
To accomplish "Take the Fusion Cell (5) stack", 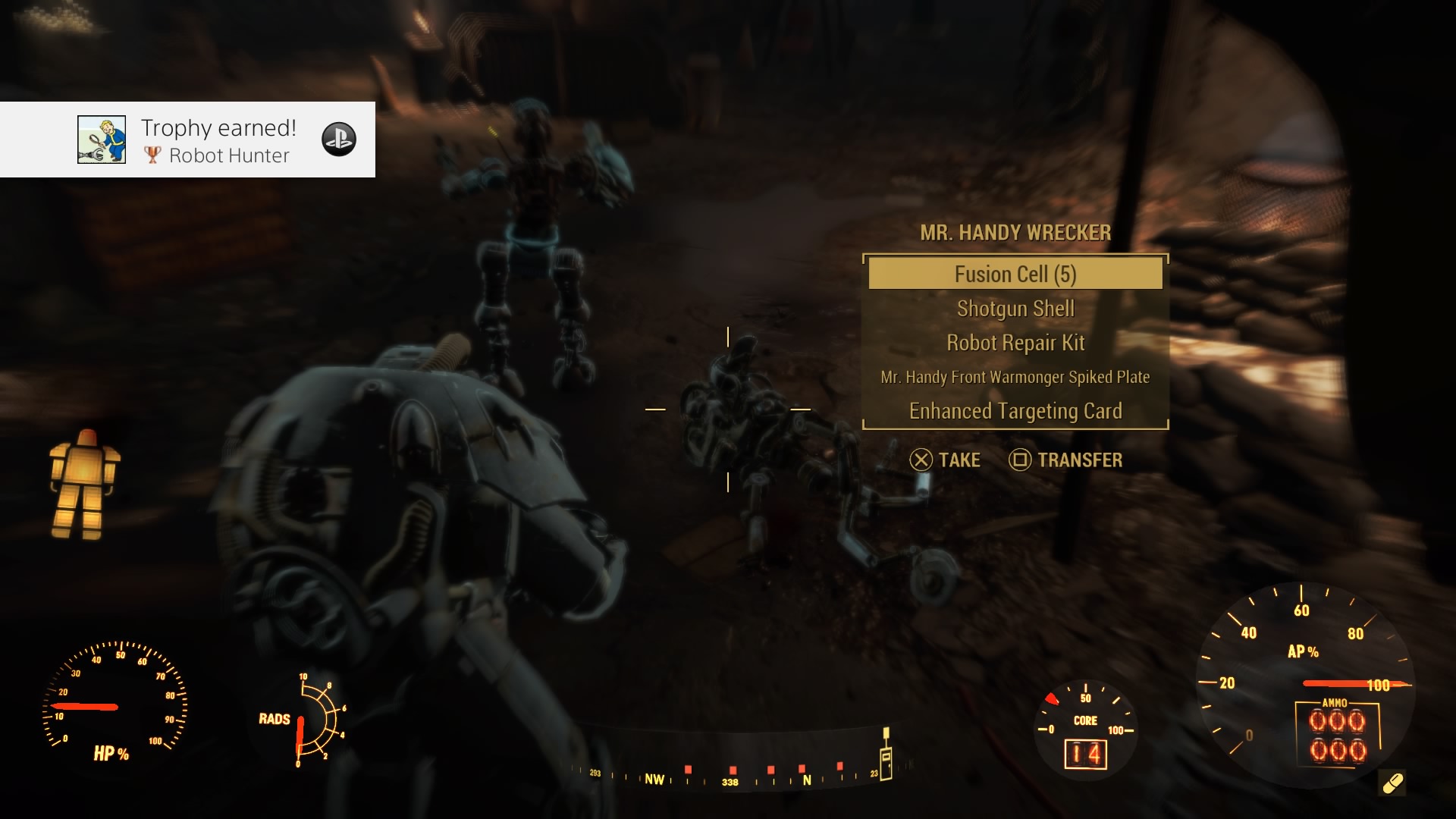I will pos(1015,274).
